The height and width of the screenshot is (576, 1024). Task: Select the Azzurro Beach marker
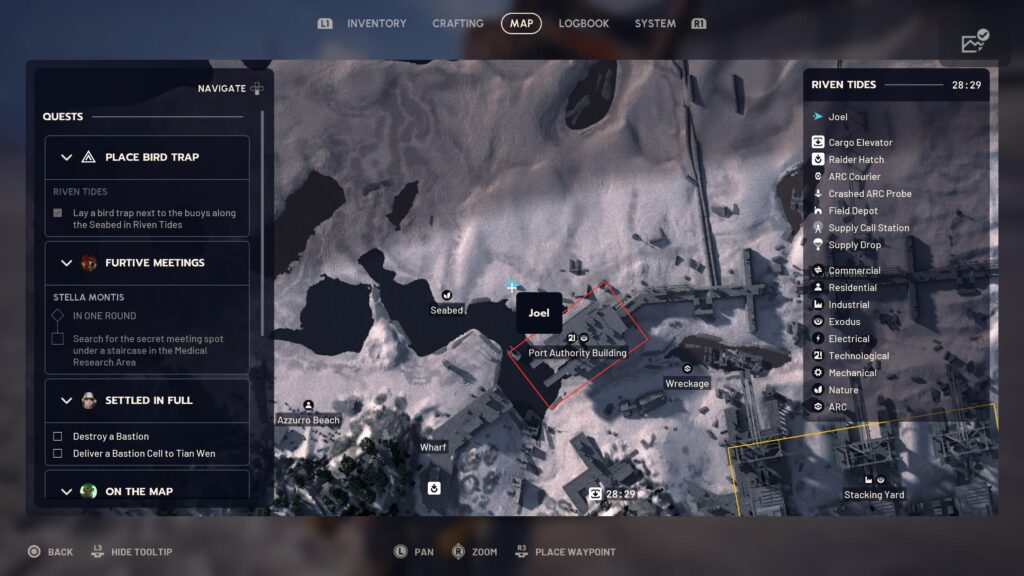308,406
